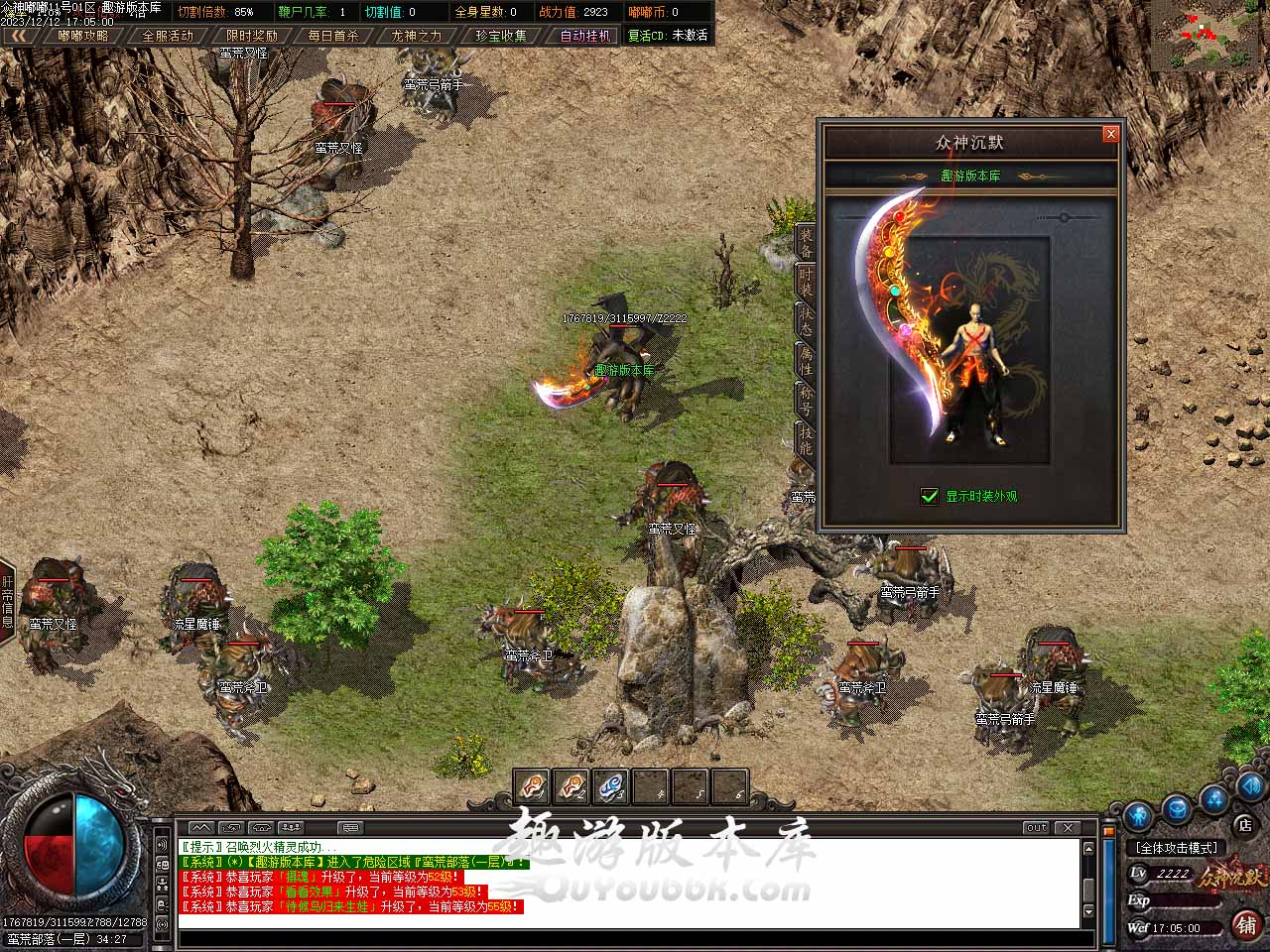This screenshot has width=1270, height=952.
Task: Open the 嘟嘟攻略 guide menu
Action: 83,36
